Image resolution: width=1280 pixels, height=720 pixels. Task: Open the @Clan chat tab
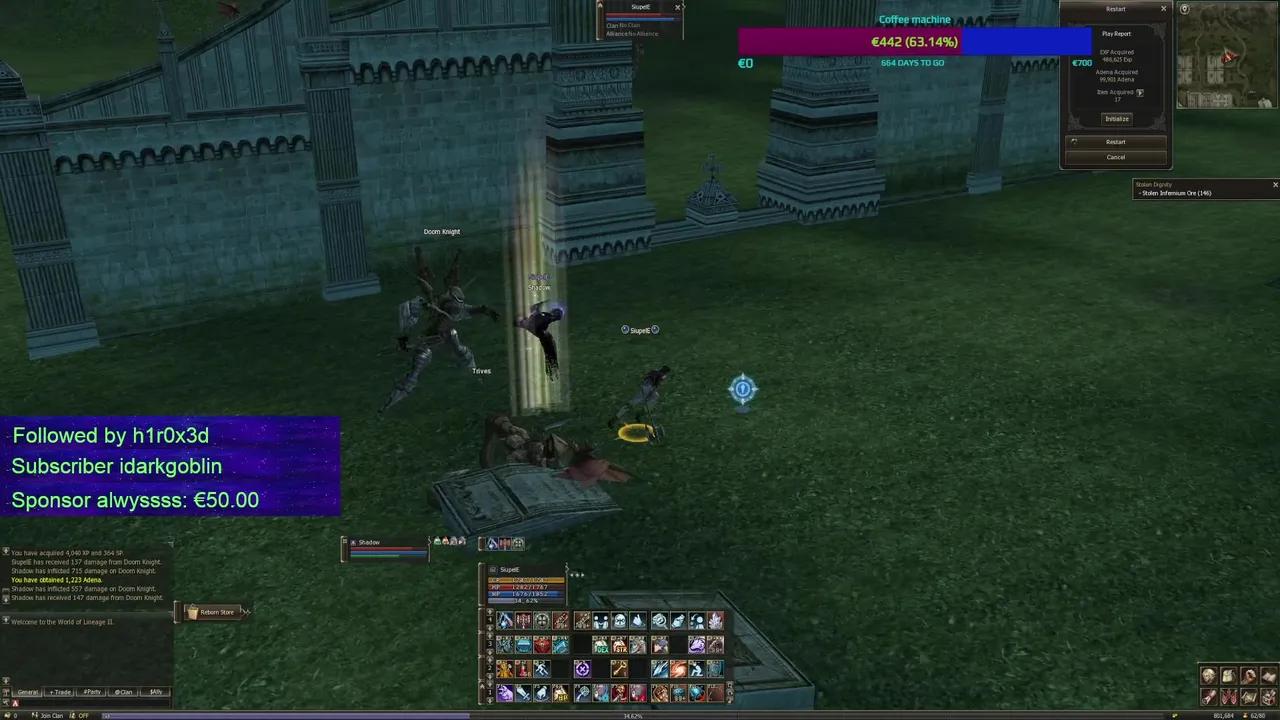coord(124,691)
